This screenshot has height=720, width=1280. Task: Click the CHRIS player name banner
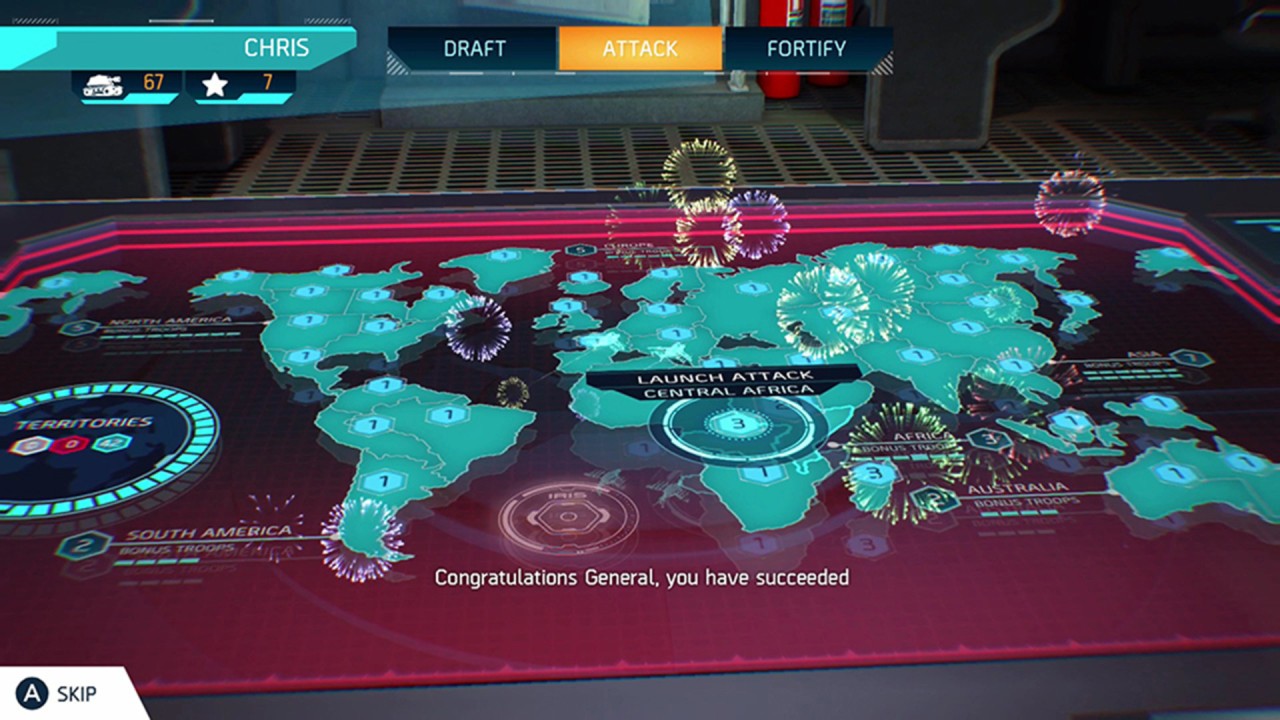click(275, 47)
